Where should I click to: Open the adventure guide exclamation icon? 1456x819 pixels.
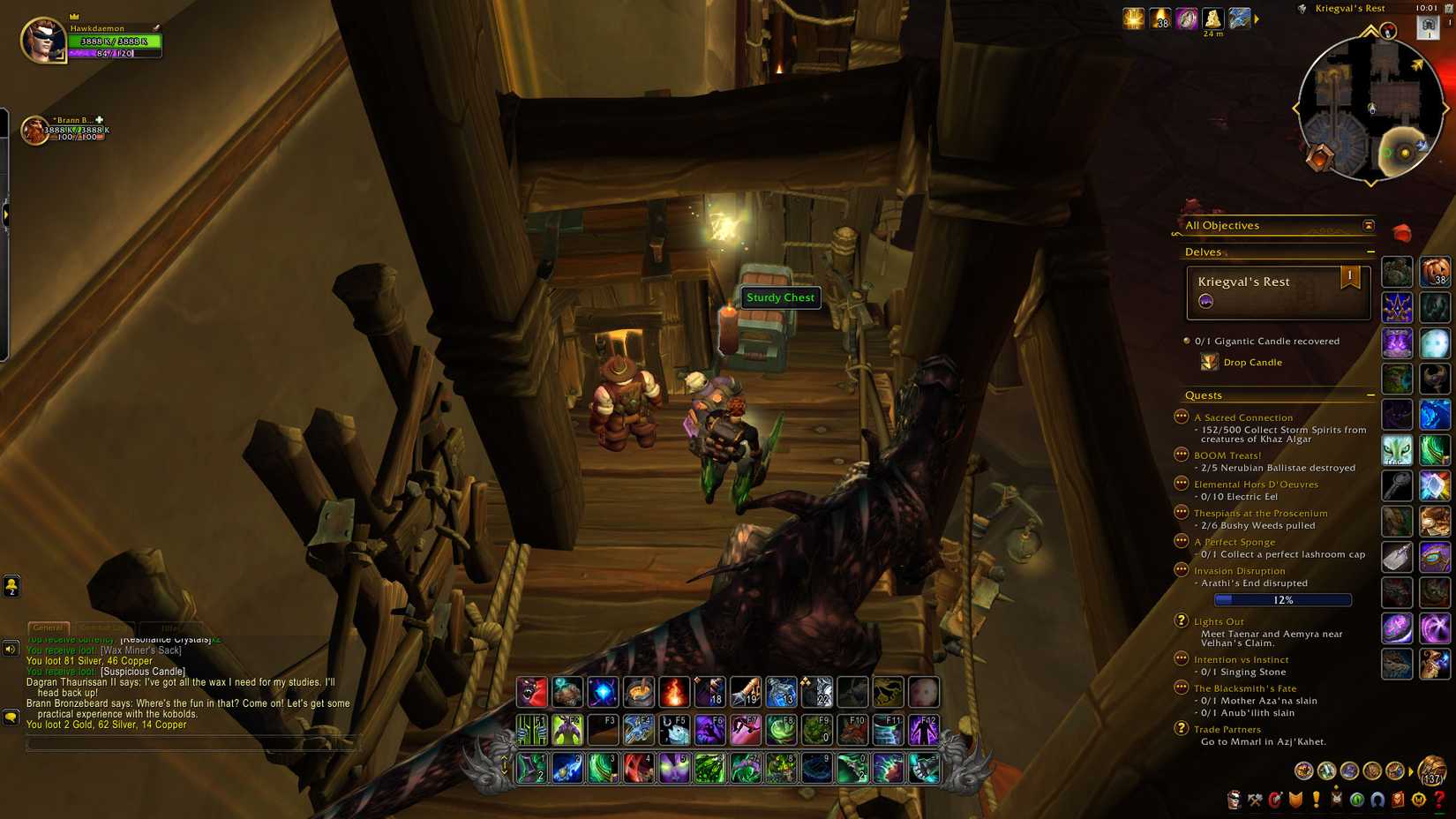(1317, 801)
